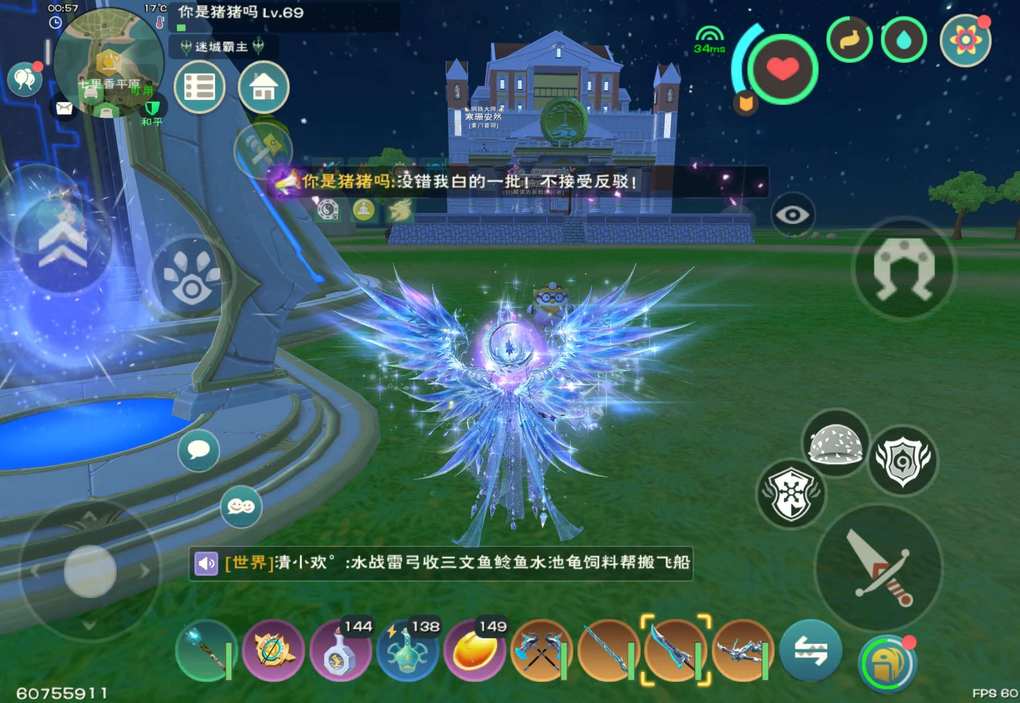
Task: Open the golden helmet menu icon
Action: 885,663
